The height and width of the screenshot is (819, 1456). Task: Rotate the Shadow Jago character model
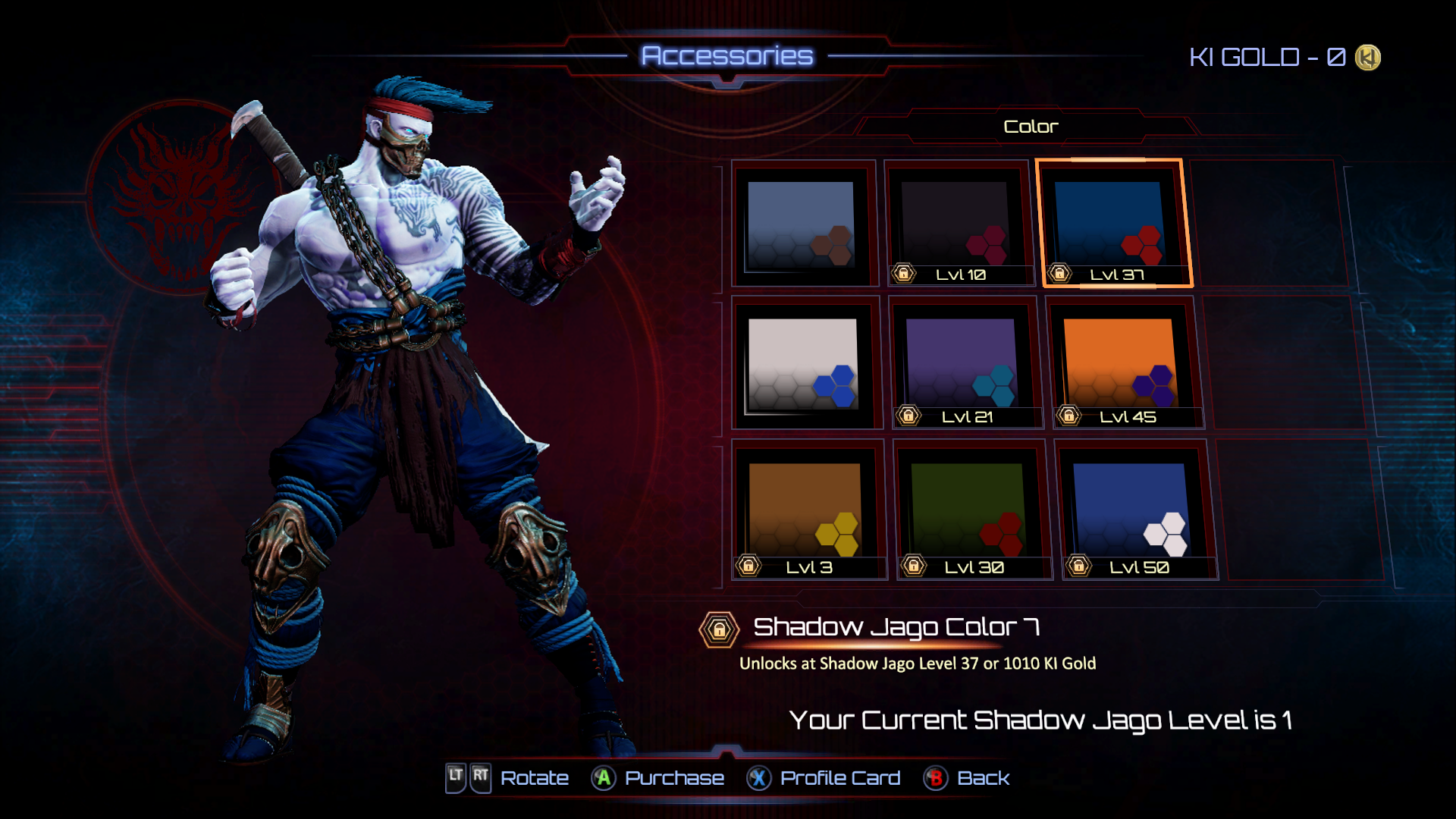507,778
